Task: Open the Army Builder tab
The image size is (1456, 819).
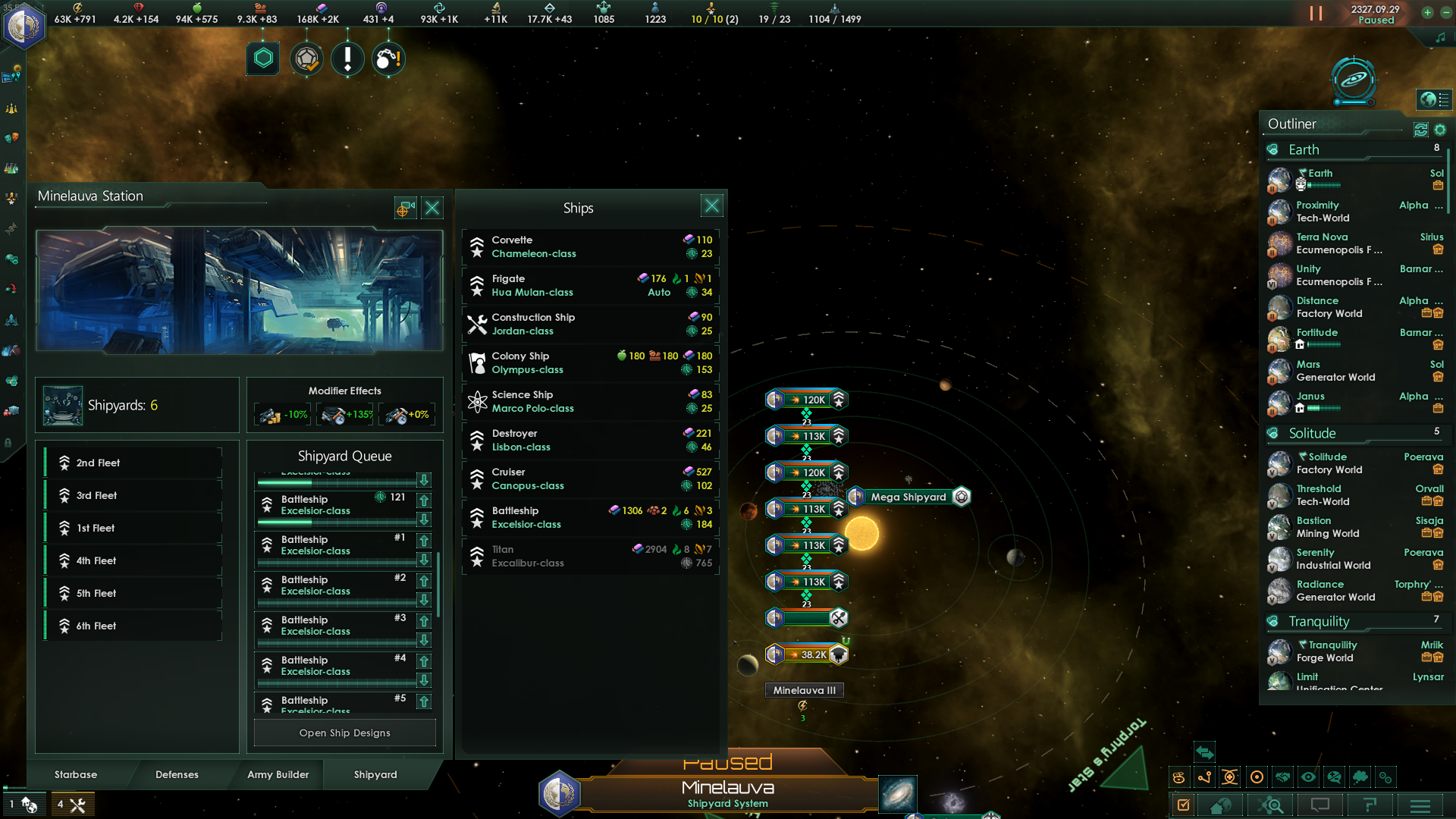Action: tap(278, 775)
